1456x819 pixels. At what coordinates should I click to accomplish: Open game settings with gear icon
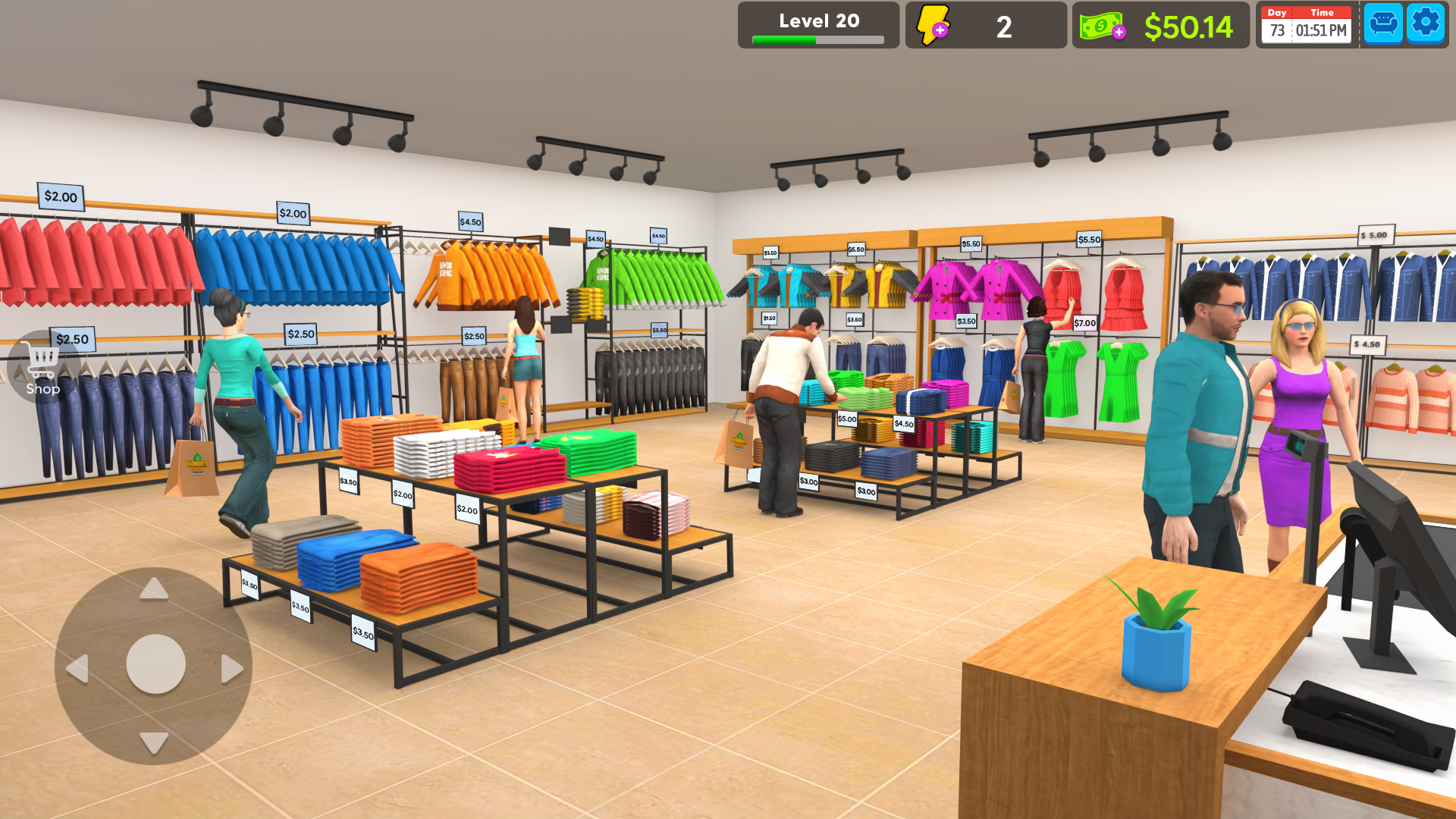(1426, 24)
